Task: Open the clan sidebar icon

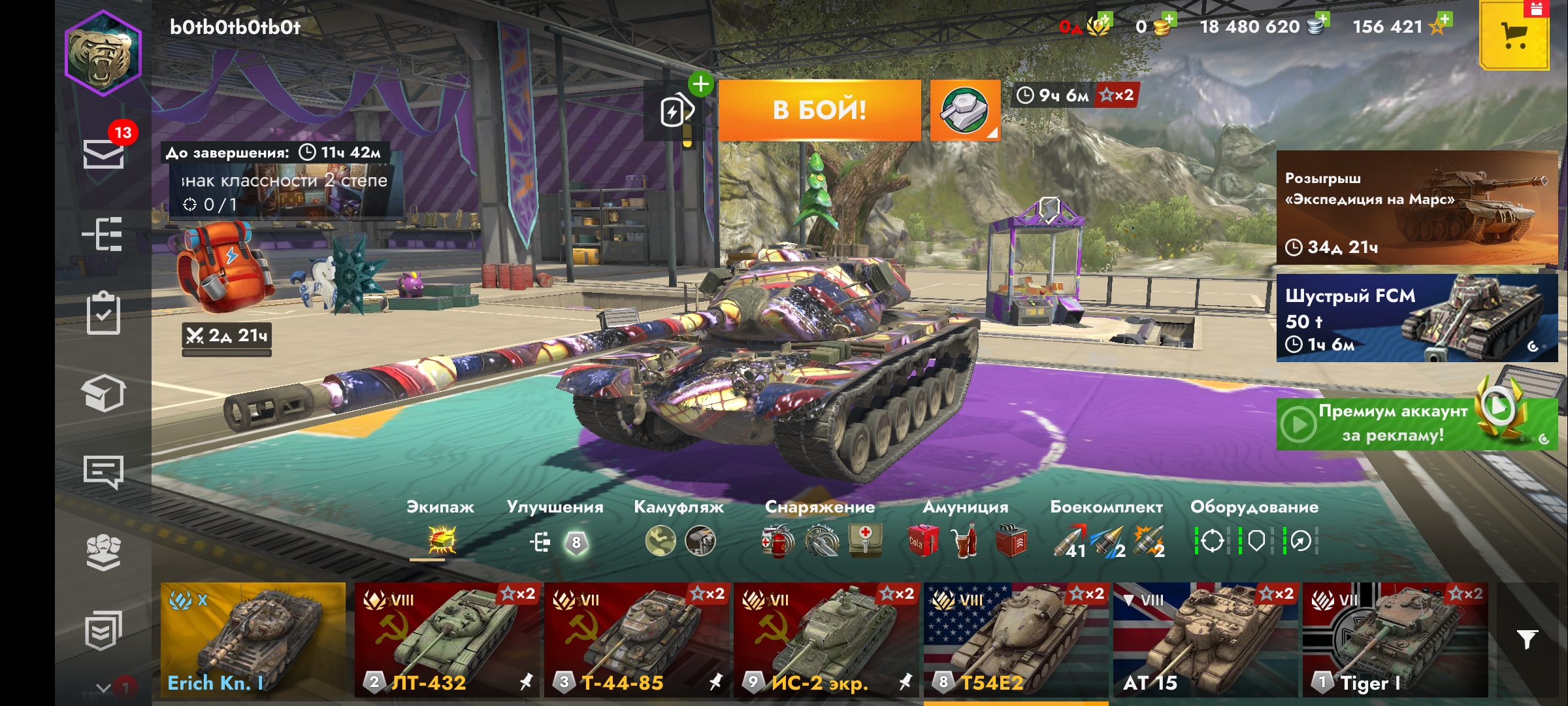Action: (103, 552)
